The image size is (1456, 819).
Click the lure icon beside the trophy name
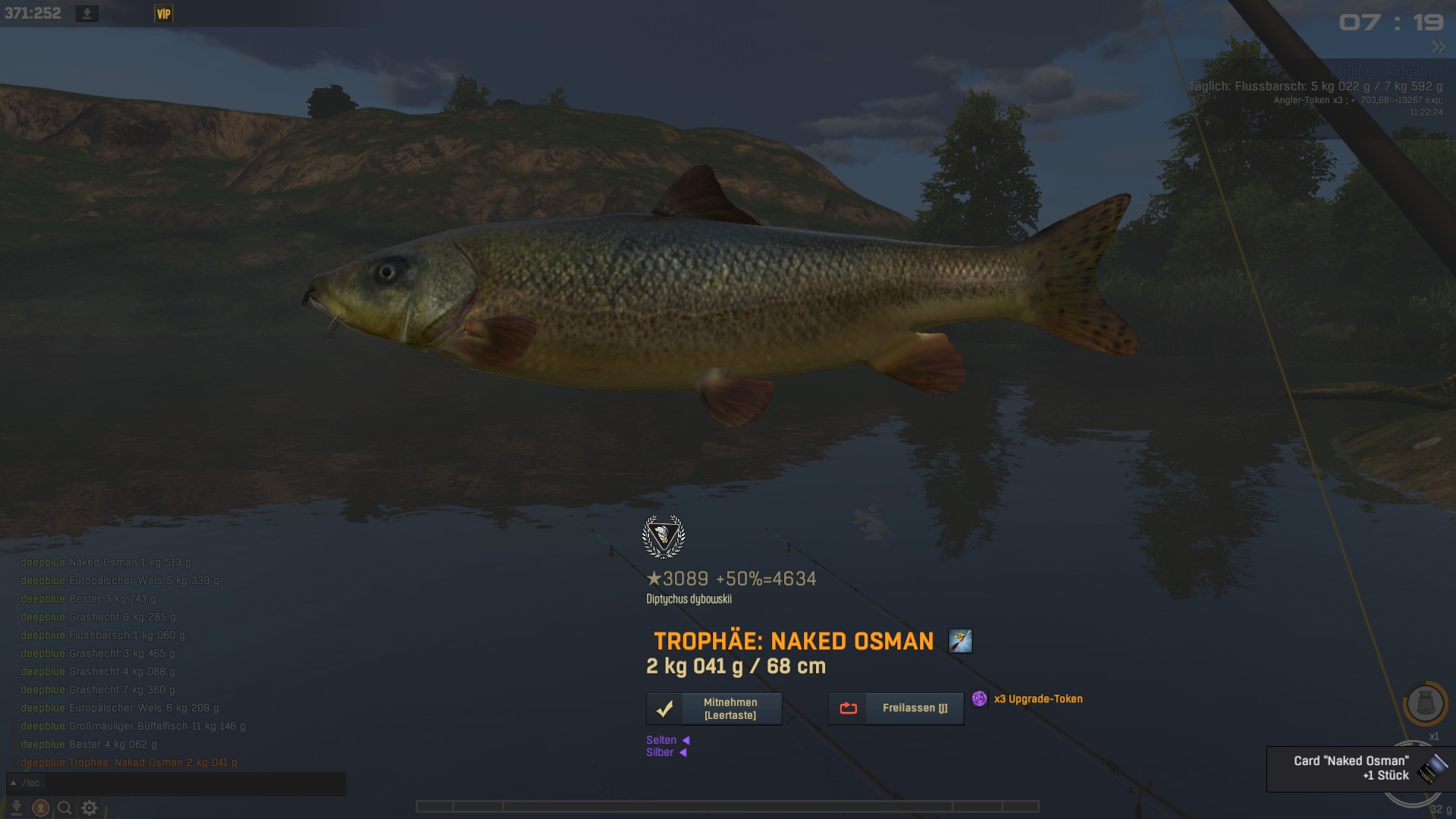pos(960,642)
